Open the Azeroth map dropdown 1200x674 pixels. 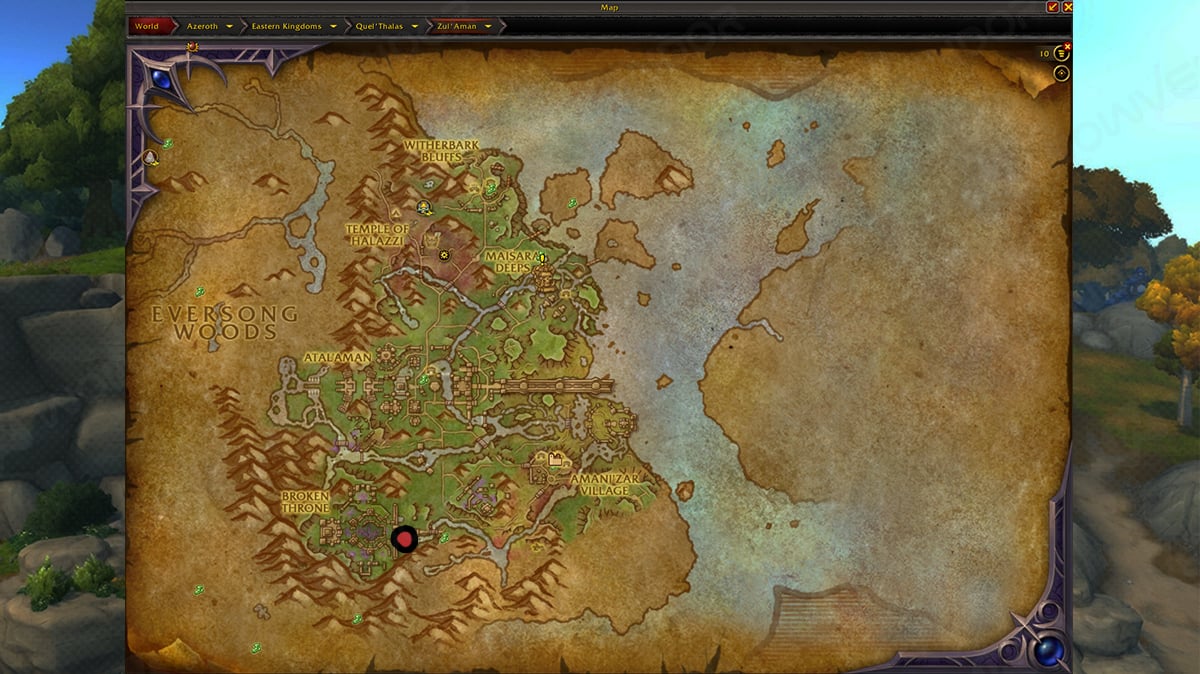[x=230, y=26]
